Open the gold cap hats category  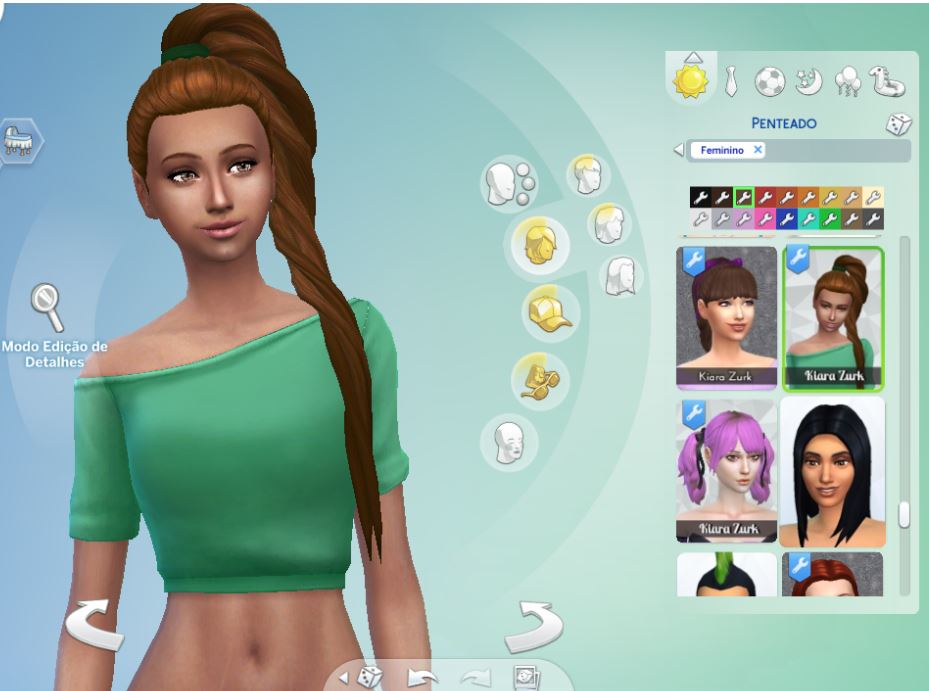[550, 312]
